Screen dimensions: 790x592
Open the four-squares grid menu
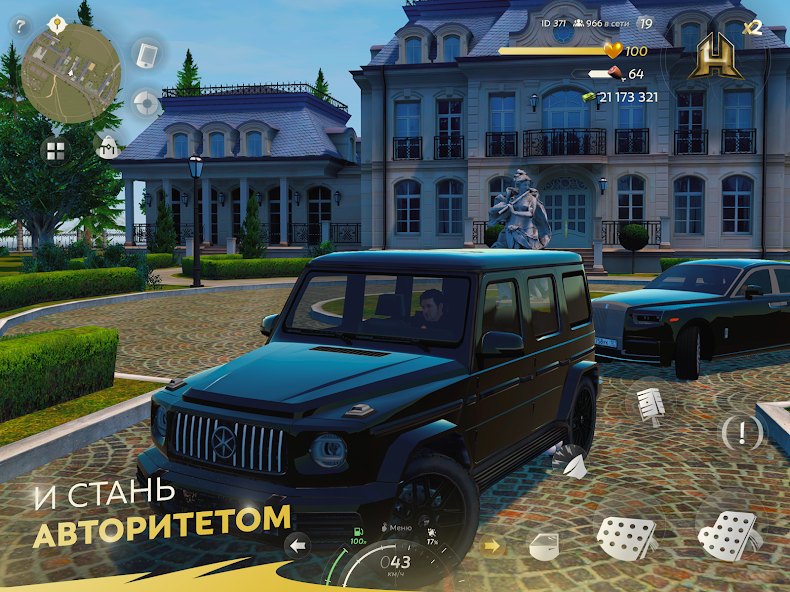pos(54,150)
